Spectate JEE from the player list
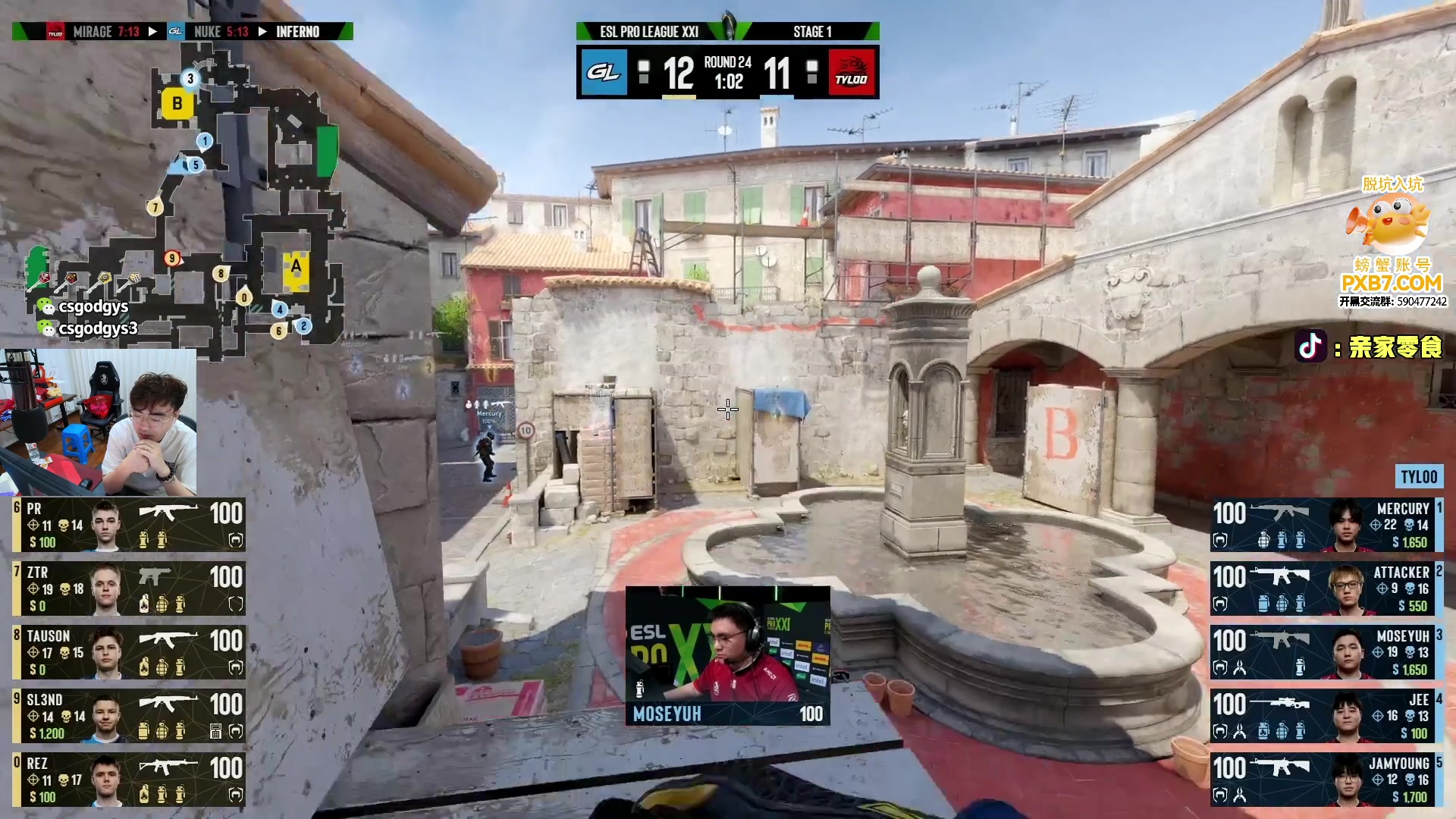The height and width of the screenshot is (819, 1456). (x=1326, y=715)
